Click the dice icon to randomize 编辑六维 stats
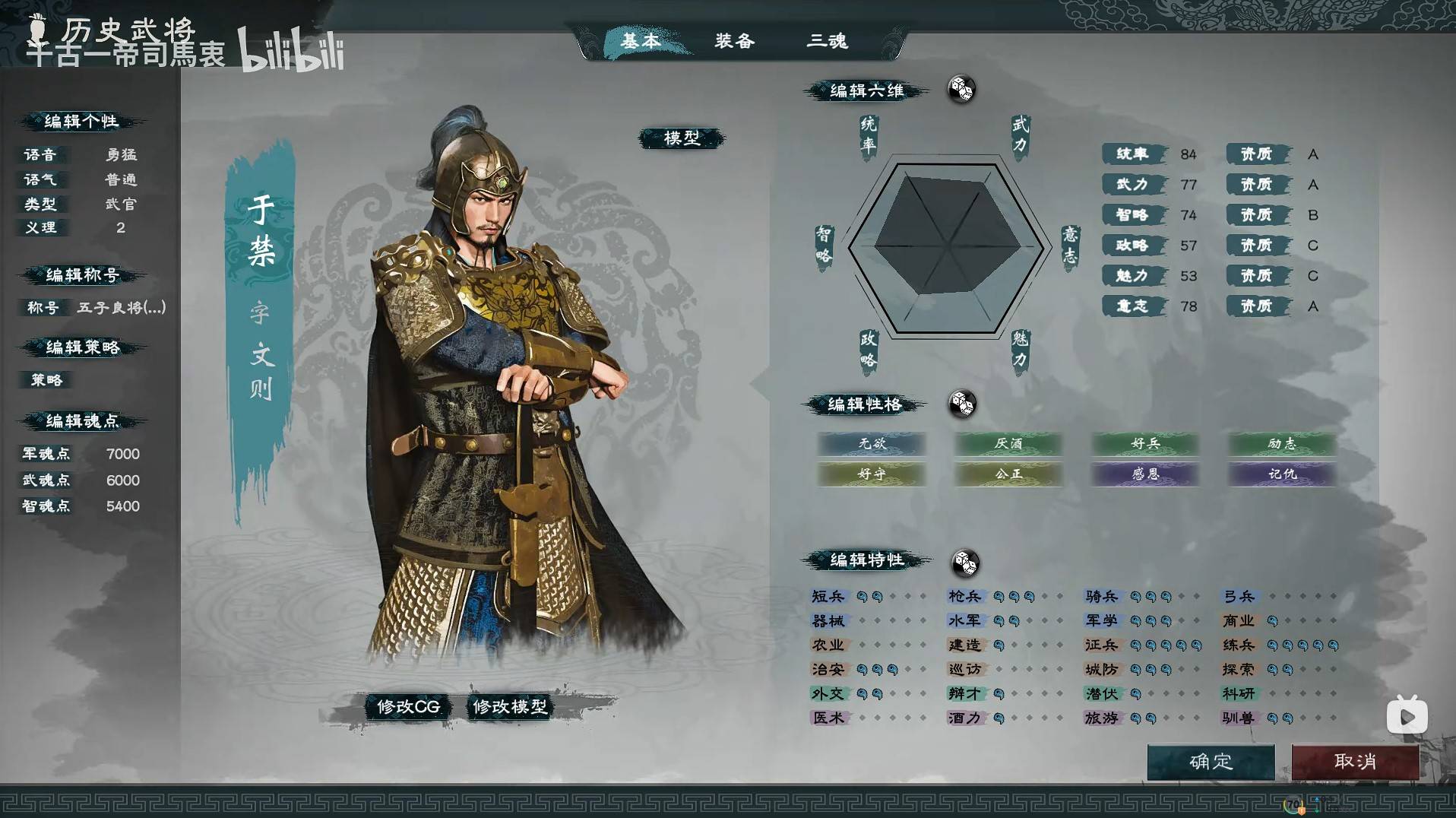The width and height of the screenshot is (1456, 818). click(x=961, y=90)
